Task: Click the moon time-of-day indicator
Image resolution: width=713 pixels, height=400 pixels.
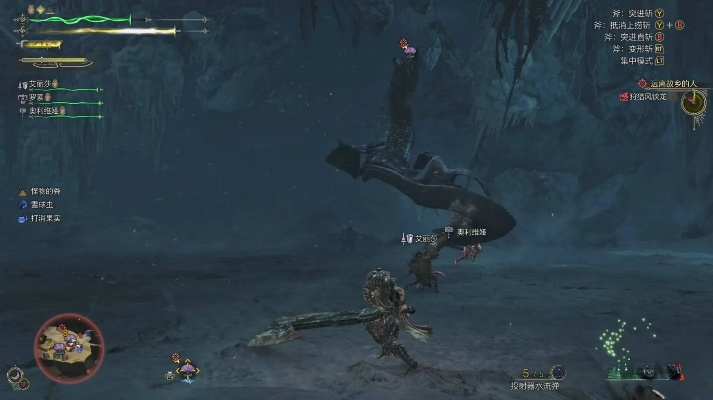Action: pos(15,376)
